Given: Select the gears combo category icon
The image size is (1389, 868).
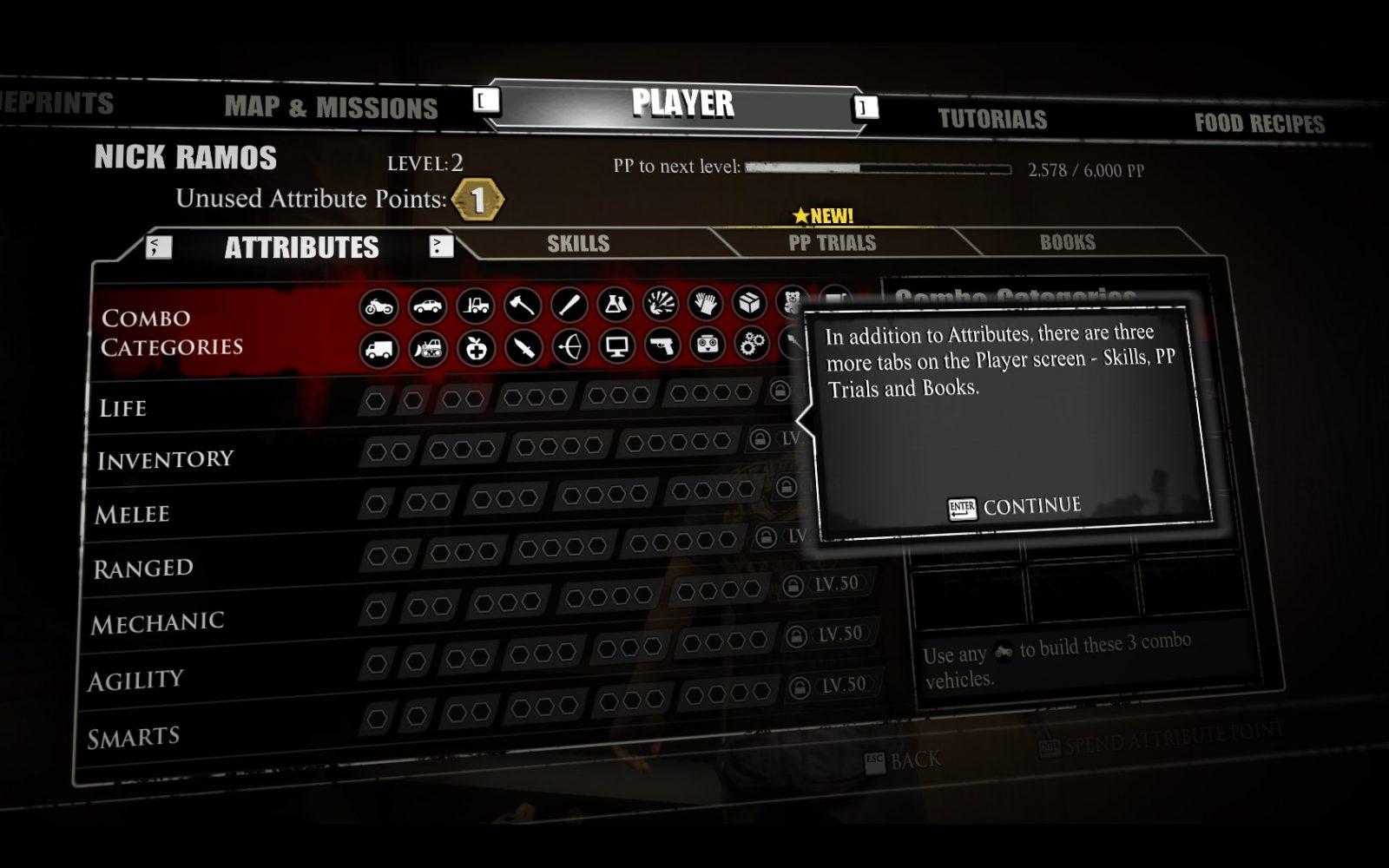Looking at the screenshot, I should pyautogui.click(x=752, y=345).
